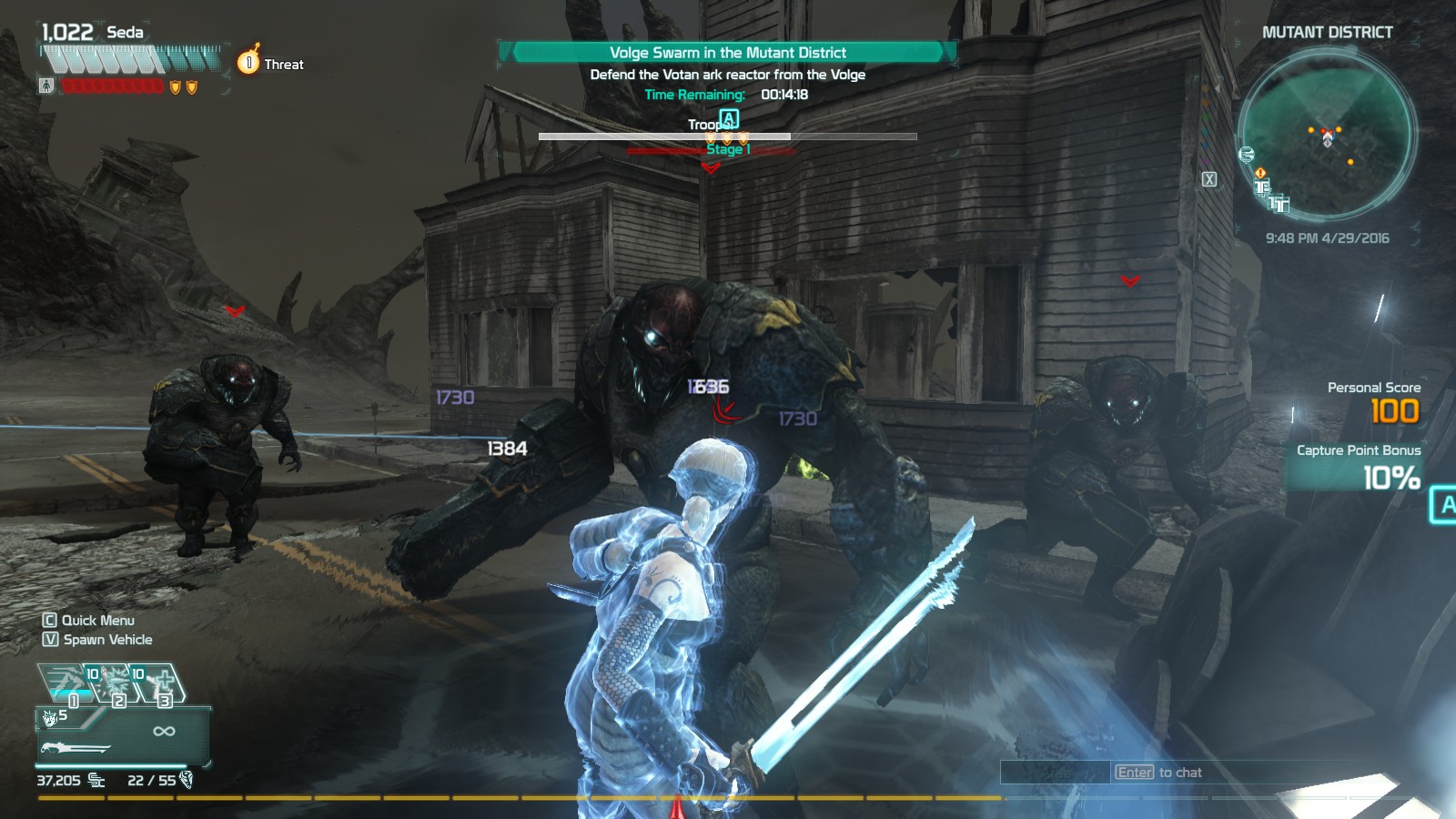Click the orange exclamation marker on the minimap
Image resolution: width=1456 pixels, height=819 pixels.
point(1260,173)
